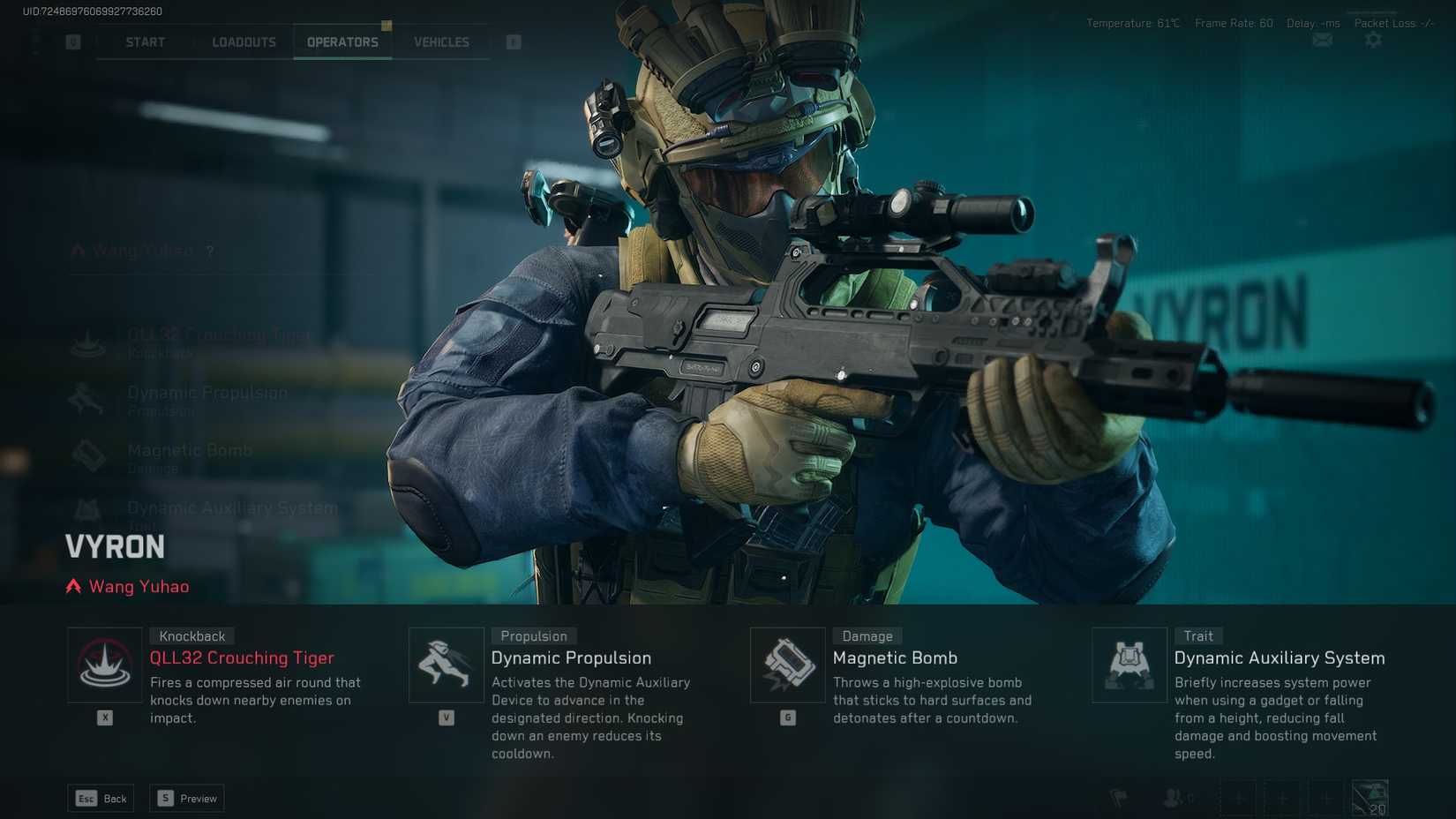
Task: Open the mail envelope icon near Packet Loss
Action: pyautogui.click(x=1322, y=40)
